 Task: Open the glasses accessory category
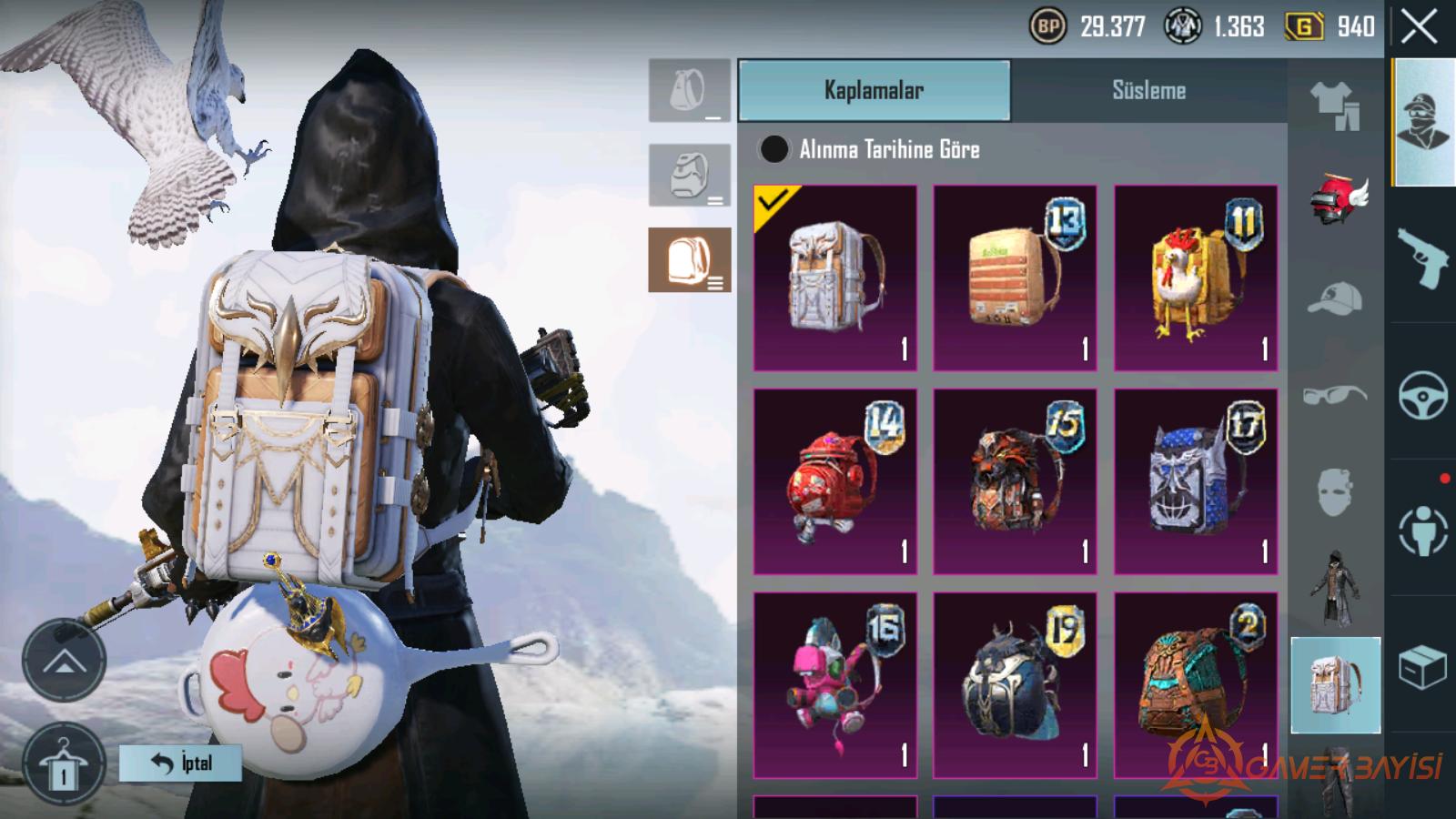[x=1335, y=396]
